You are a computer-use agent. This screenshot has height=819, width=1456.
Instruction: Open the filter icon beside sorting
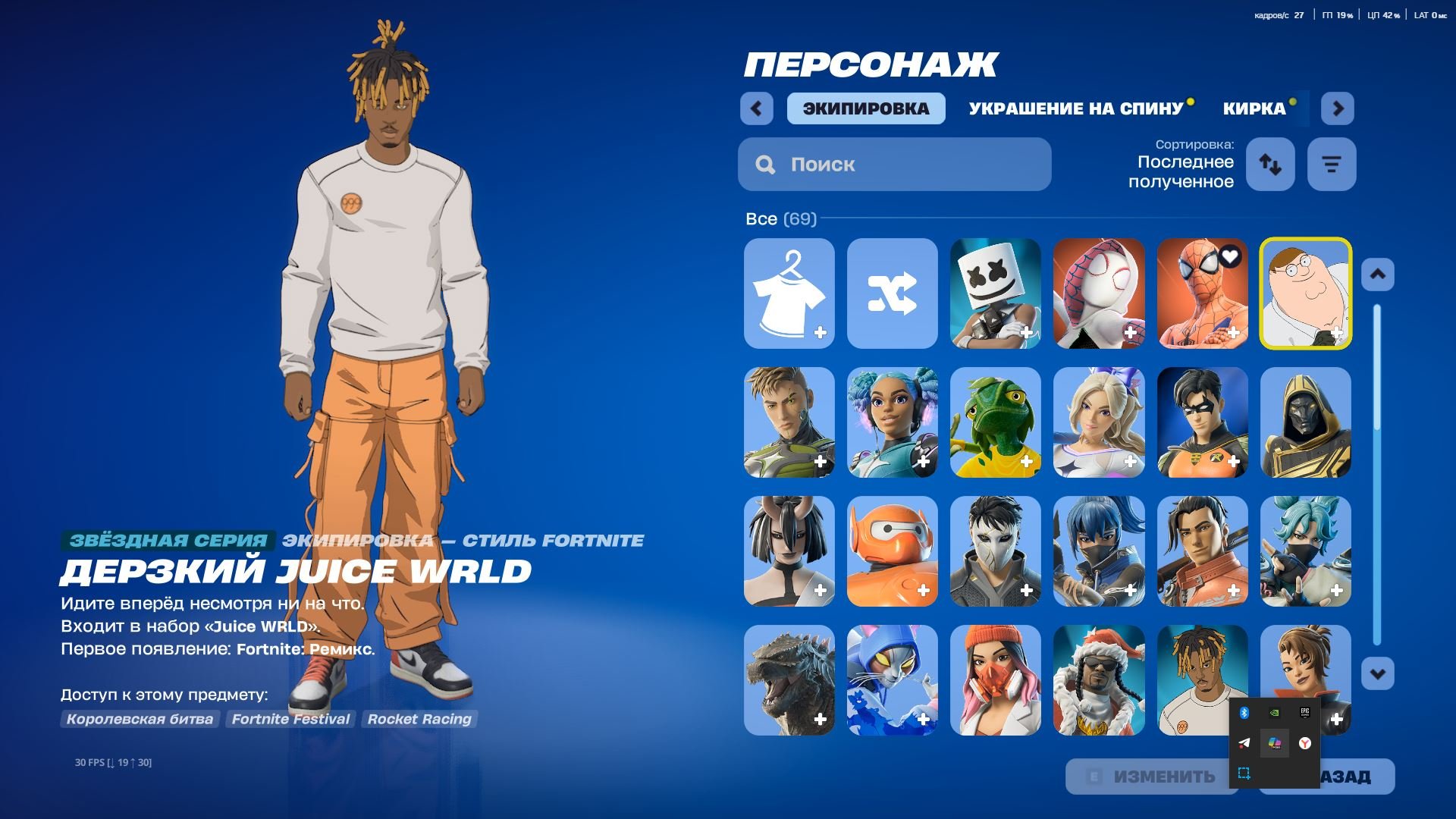tap(1332, 164)
